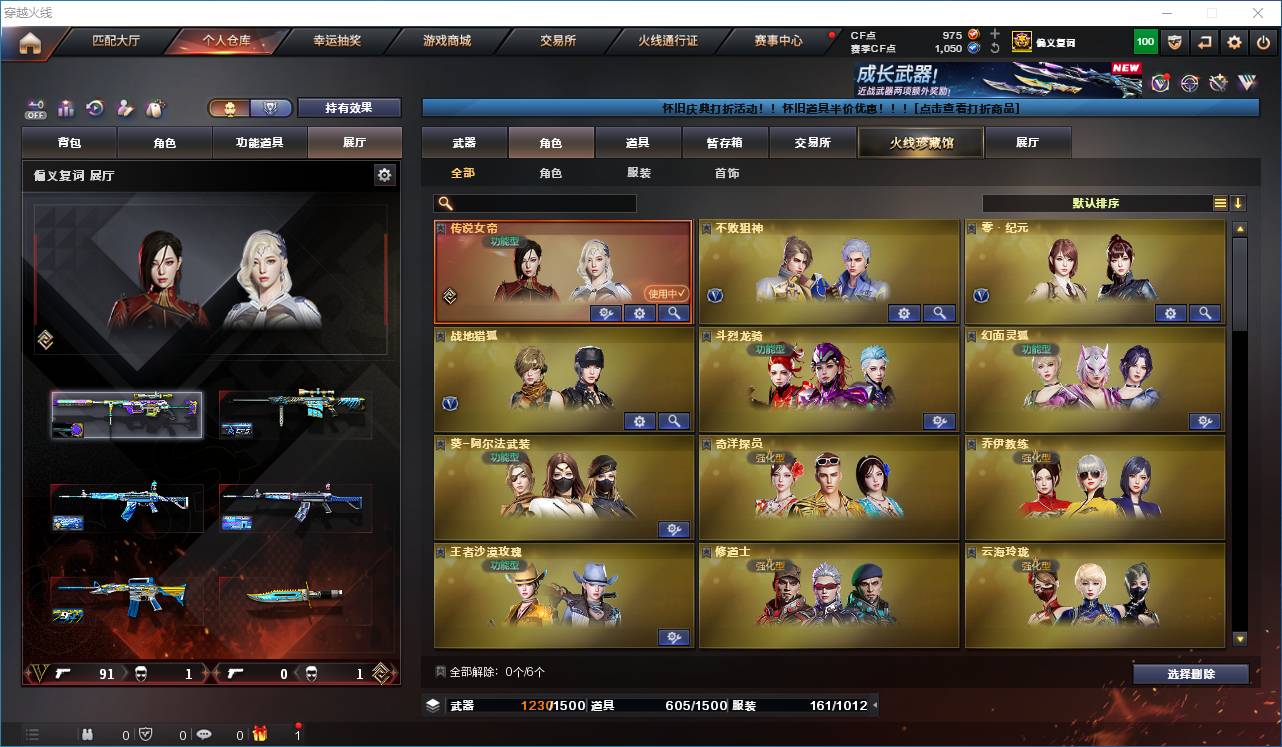Click the 选择删除 button at bottom right
1282x747 pixels.
click(x=1191, y=673)
